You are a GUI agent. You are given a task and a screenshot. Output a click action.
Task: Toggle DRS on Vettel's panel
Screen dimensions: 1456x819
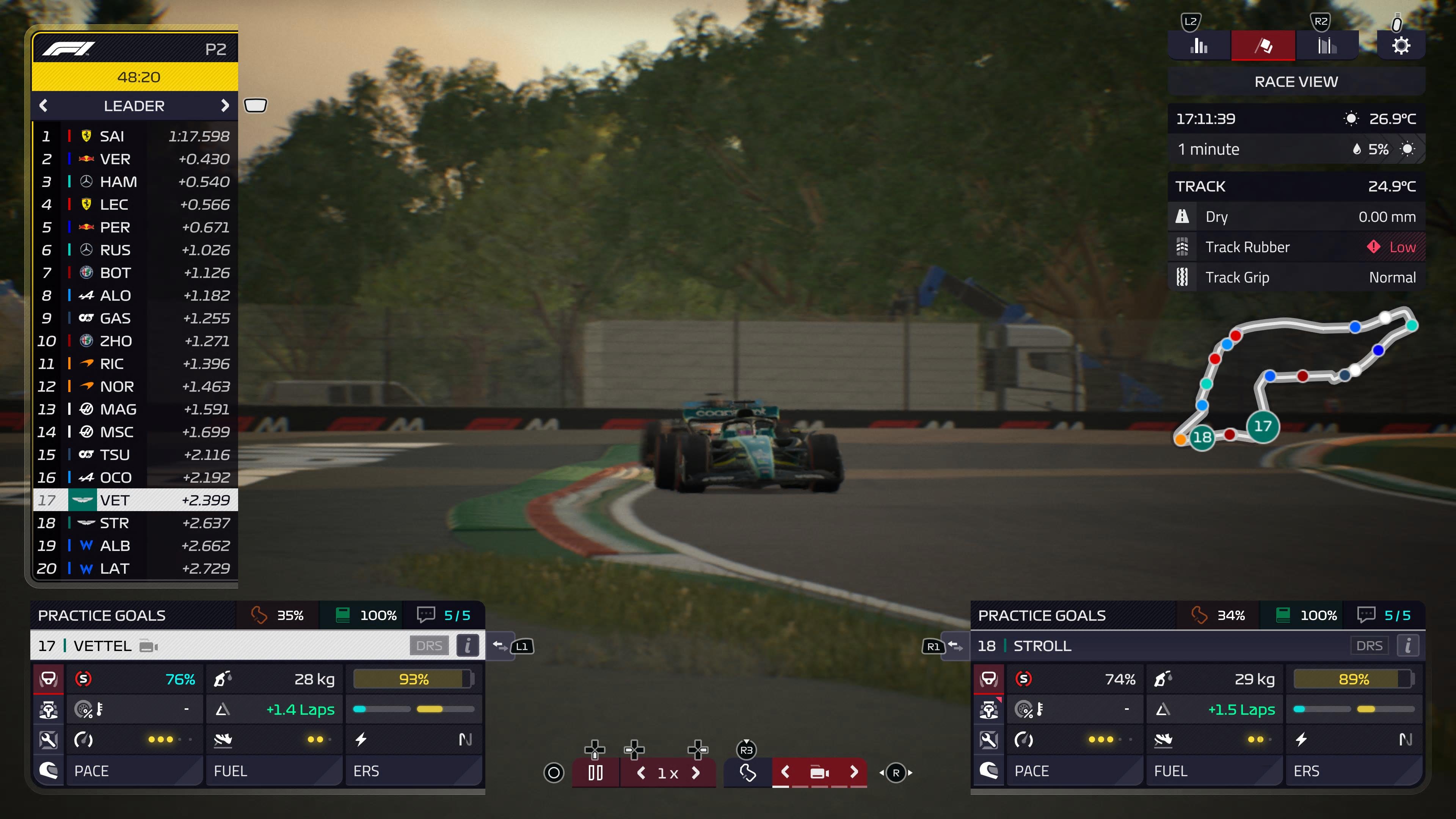(430, 645)
